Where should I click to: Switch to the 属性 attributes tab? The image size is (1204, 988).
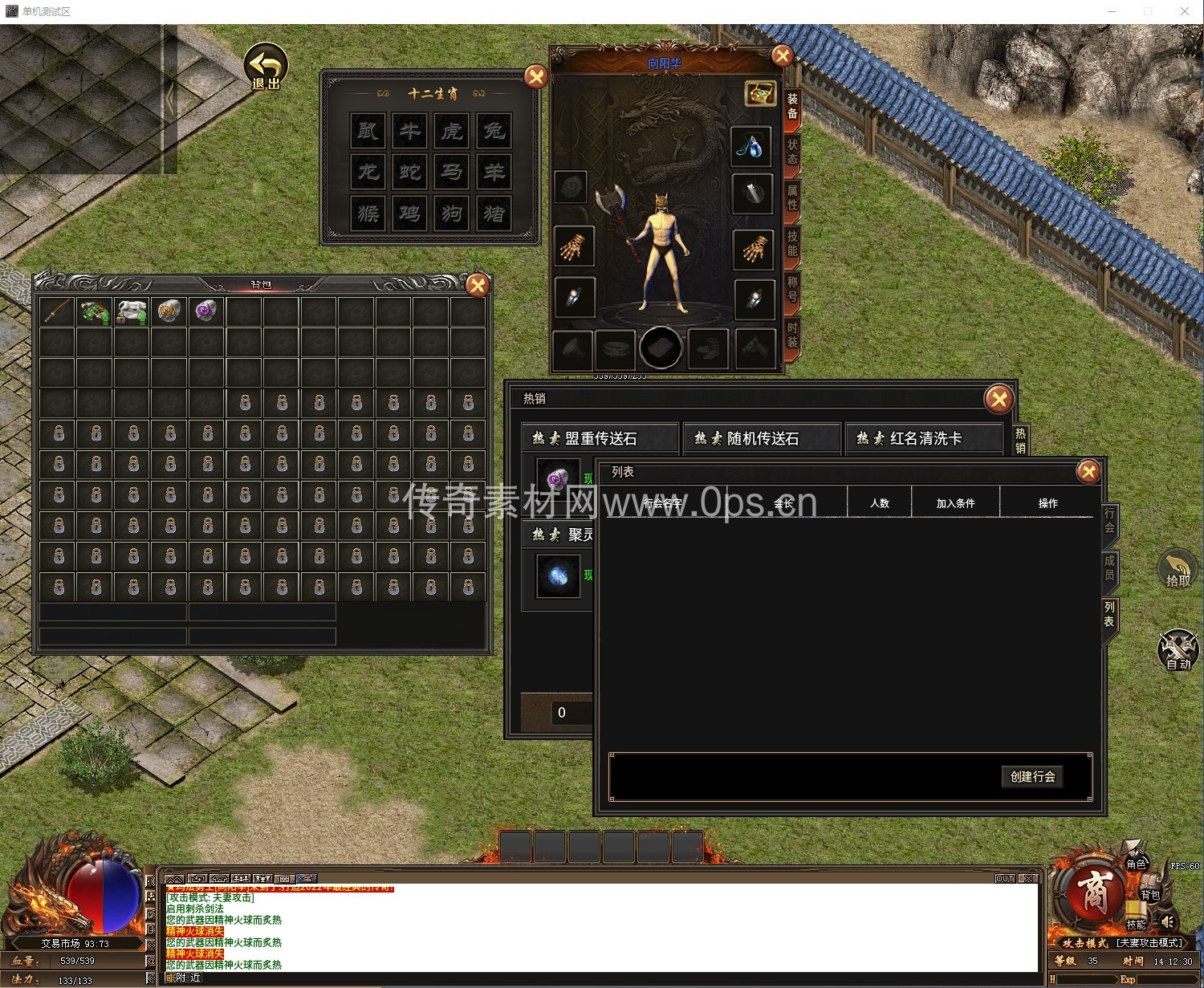tap(792, 197)
